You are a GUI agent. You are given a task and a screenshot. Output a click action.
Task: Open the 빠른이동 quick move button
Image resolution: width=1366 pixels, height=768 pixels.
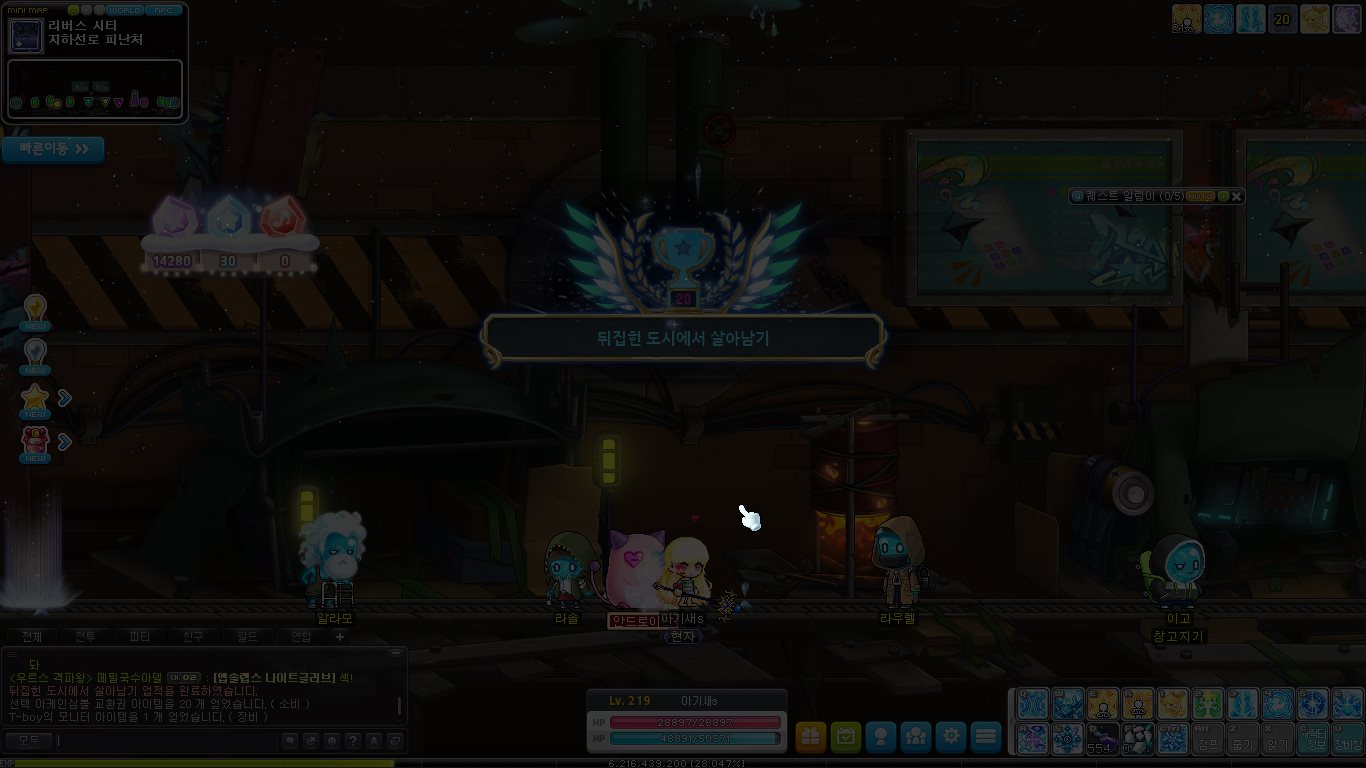pyautogui.click(x=53, y=149)
